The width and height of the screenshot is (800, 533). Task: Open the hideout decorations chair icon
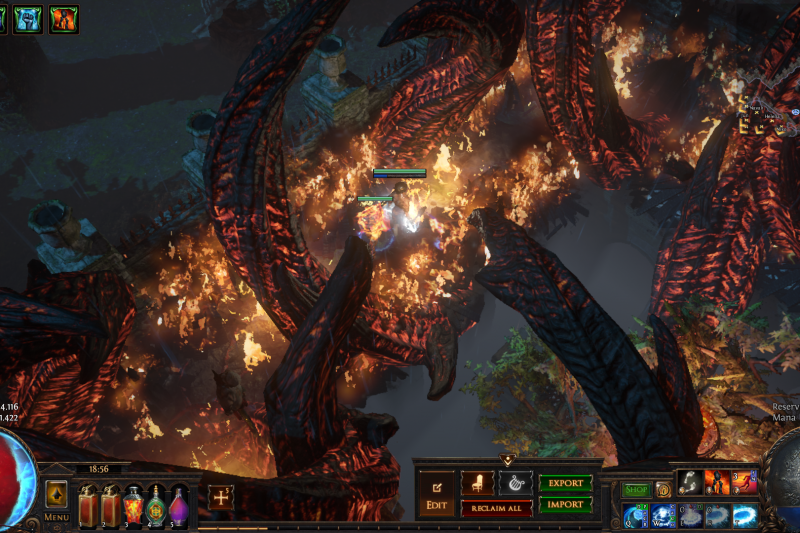pos(477,483)
